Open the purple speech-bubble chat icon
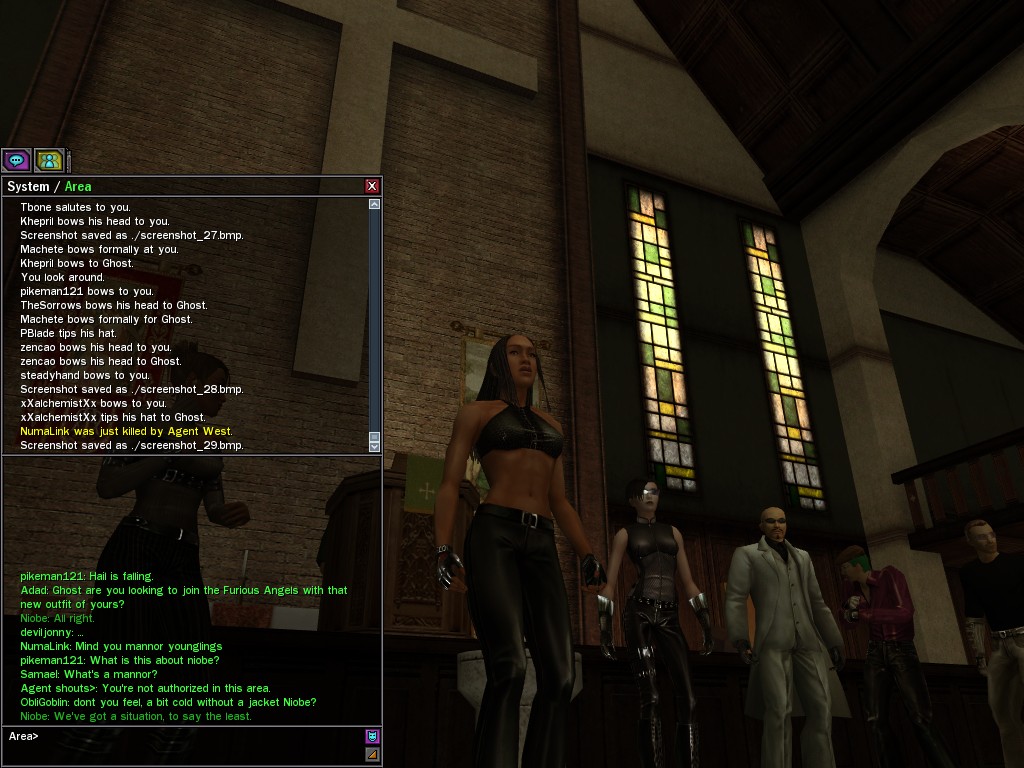Viewport: 1024px width, 768px height. pos(16,160)
